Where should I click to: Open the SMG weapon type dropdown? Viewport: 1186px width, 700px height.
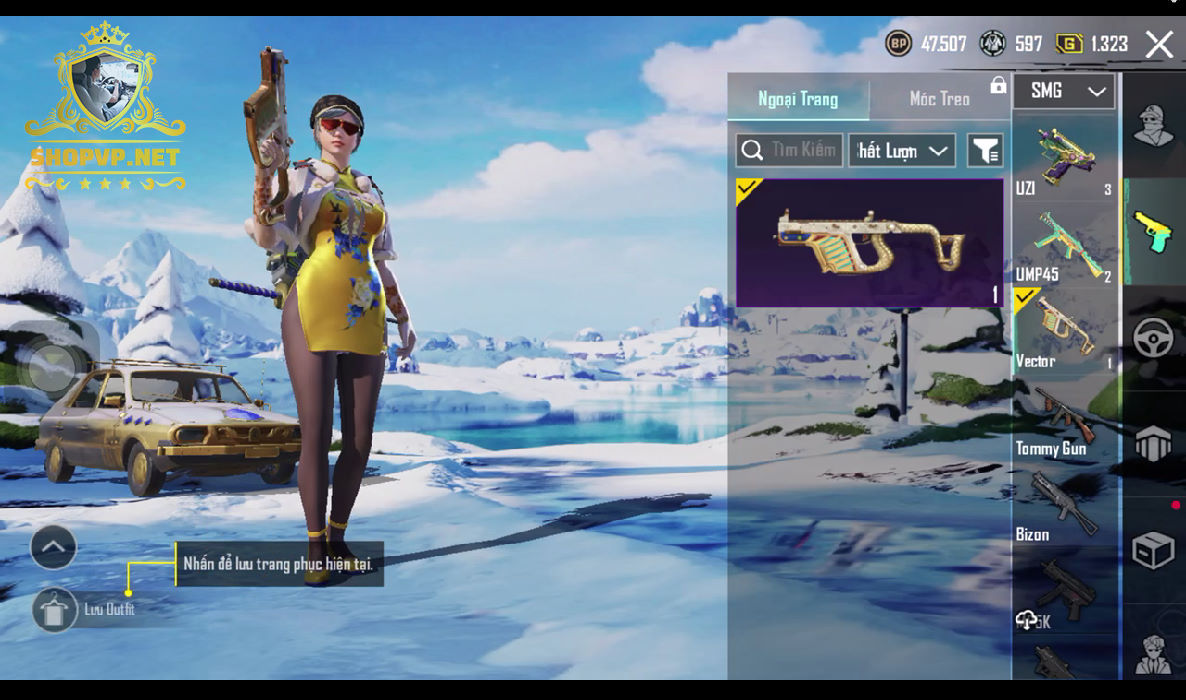coord(1063,91)
